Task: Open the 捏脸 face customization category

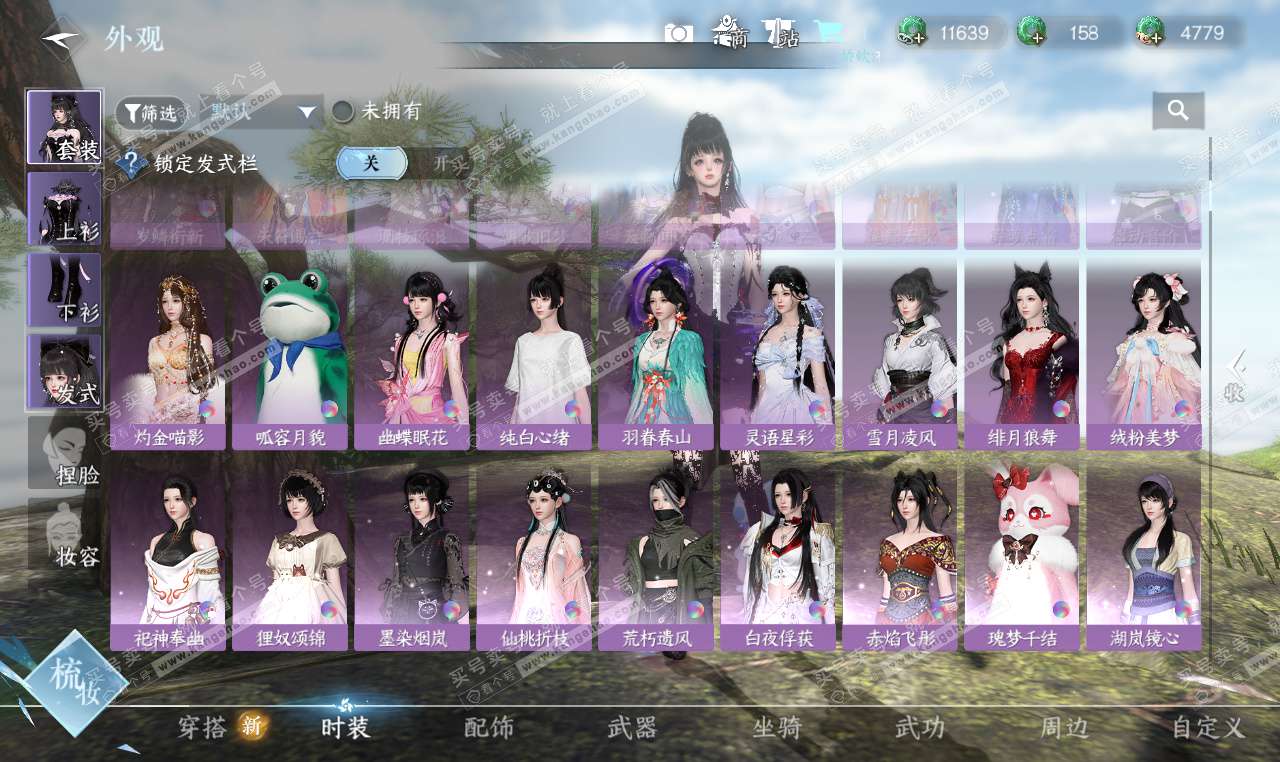Action: click(64, 453)
